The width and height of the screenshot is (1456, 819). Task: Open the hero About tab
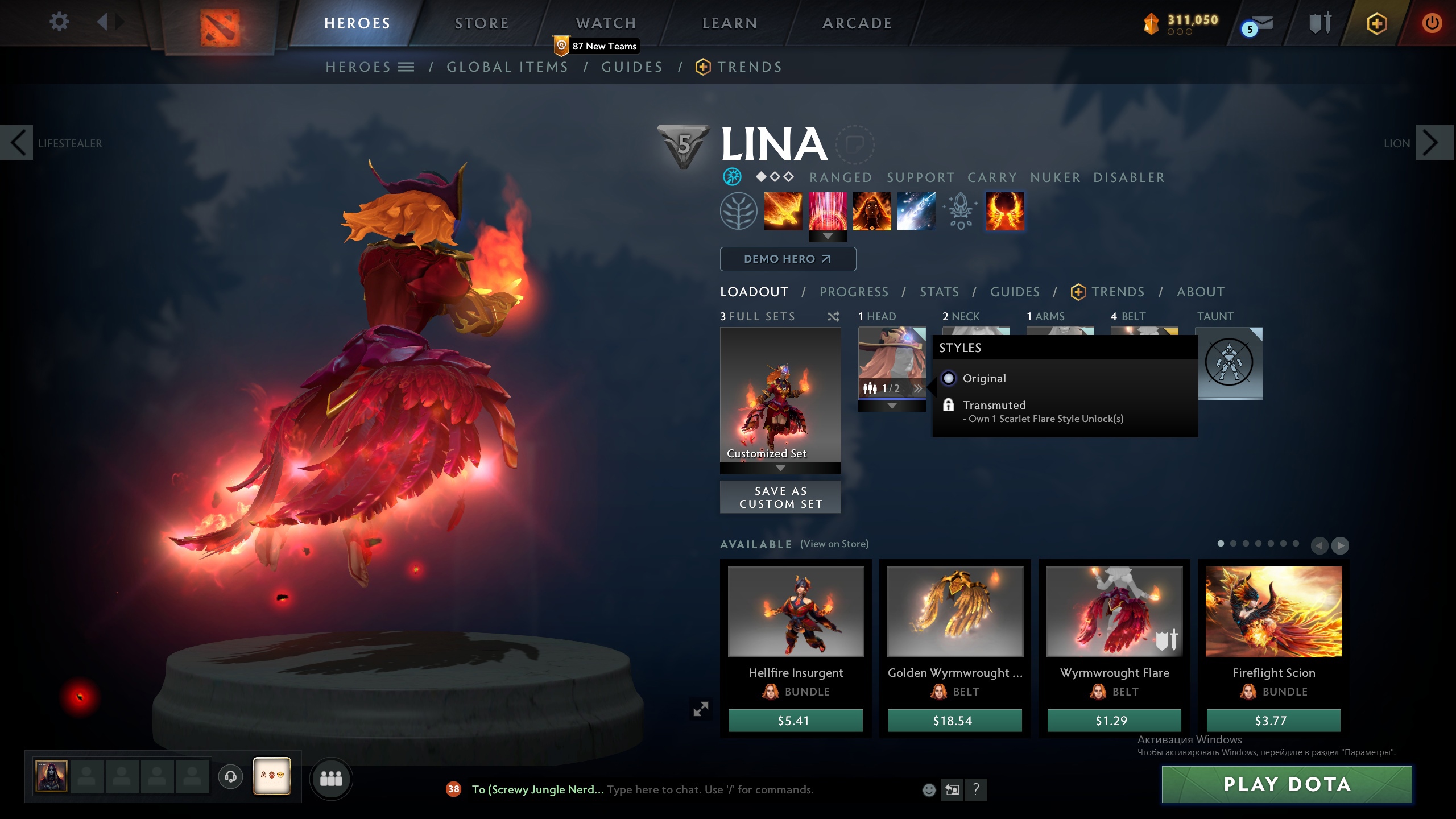[1201, 292]
